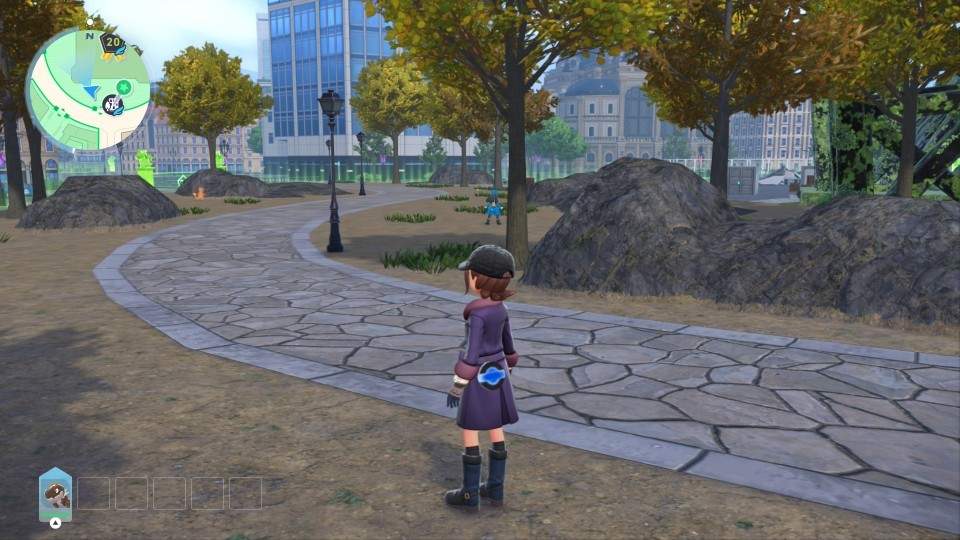Select the black round Pokémon marker on minimap
Viewport: 960px width, 540px height.
[x=114, y=104]
